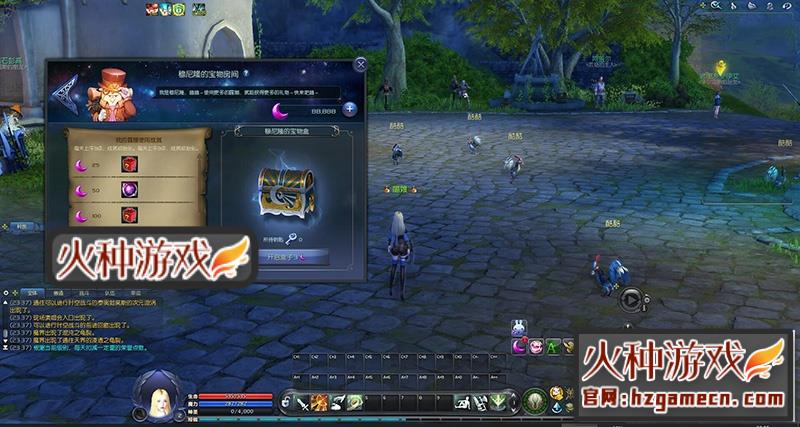Viewport: 800px width, 427px height.
Task: Click the rabbit pet icon
Action: [x=519, y=327]
